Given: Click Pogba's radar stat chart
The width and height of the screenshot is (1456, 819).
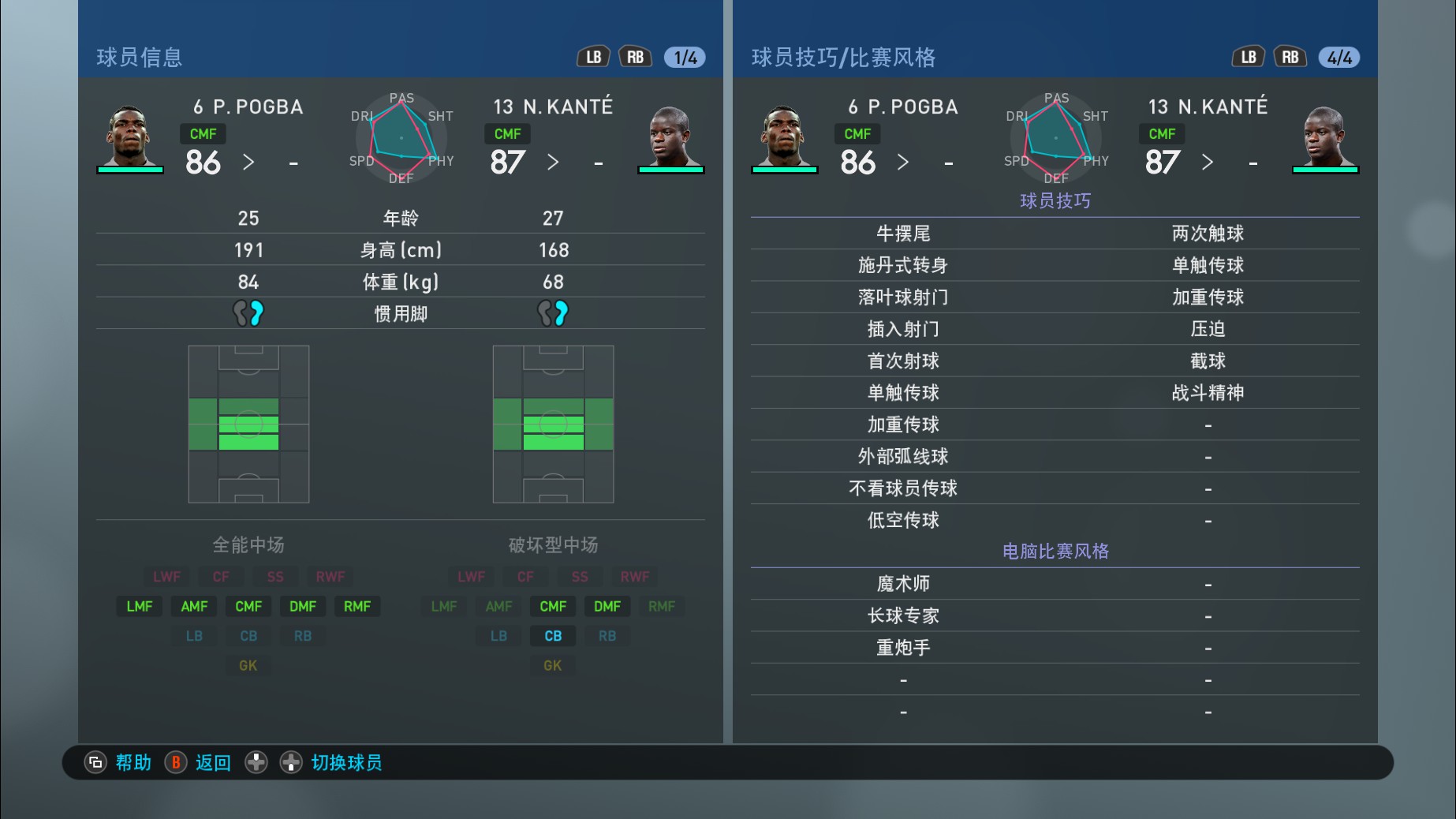Looking at the screenshot, I should 401,139.
